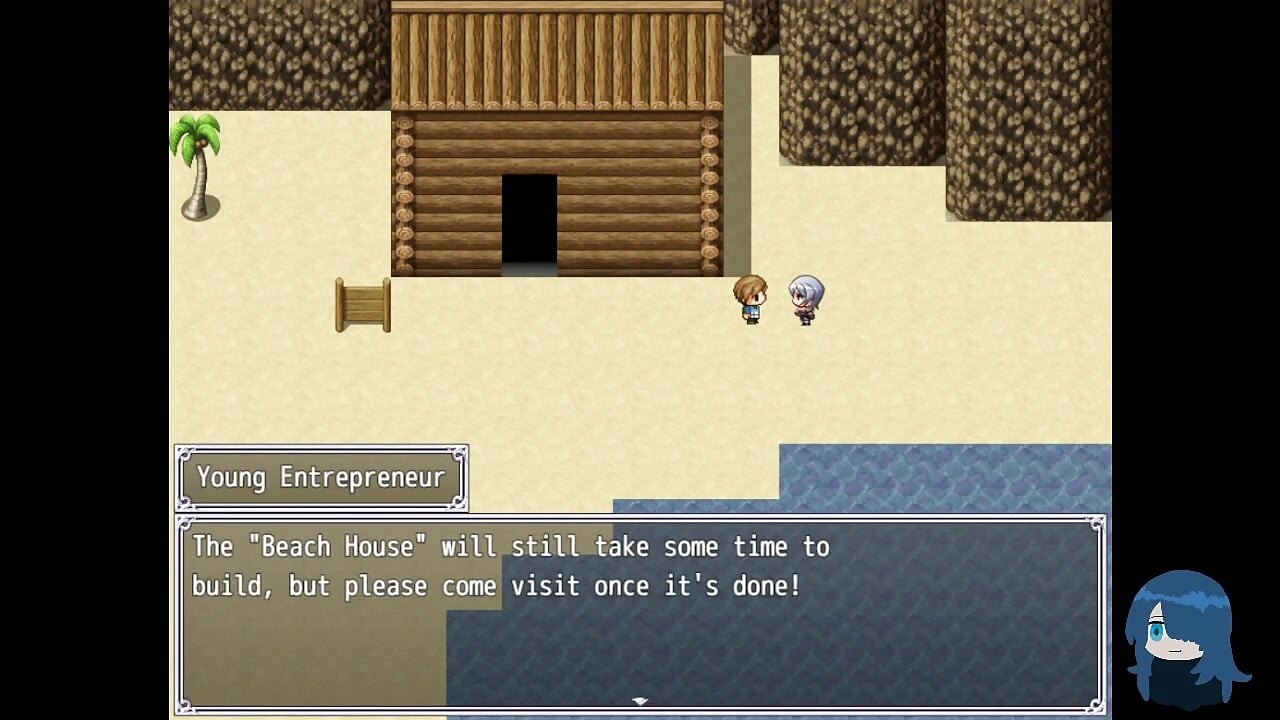This screenshot has width=1280, height=720.
Task: Advance the Young Entrepreneur's dialogue message box
Action: tap(640, 610)
